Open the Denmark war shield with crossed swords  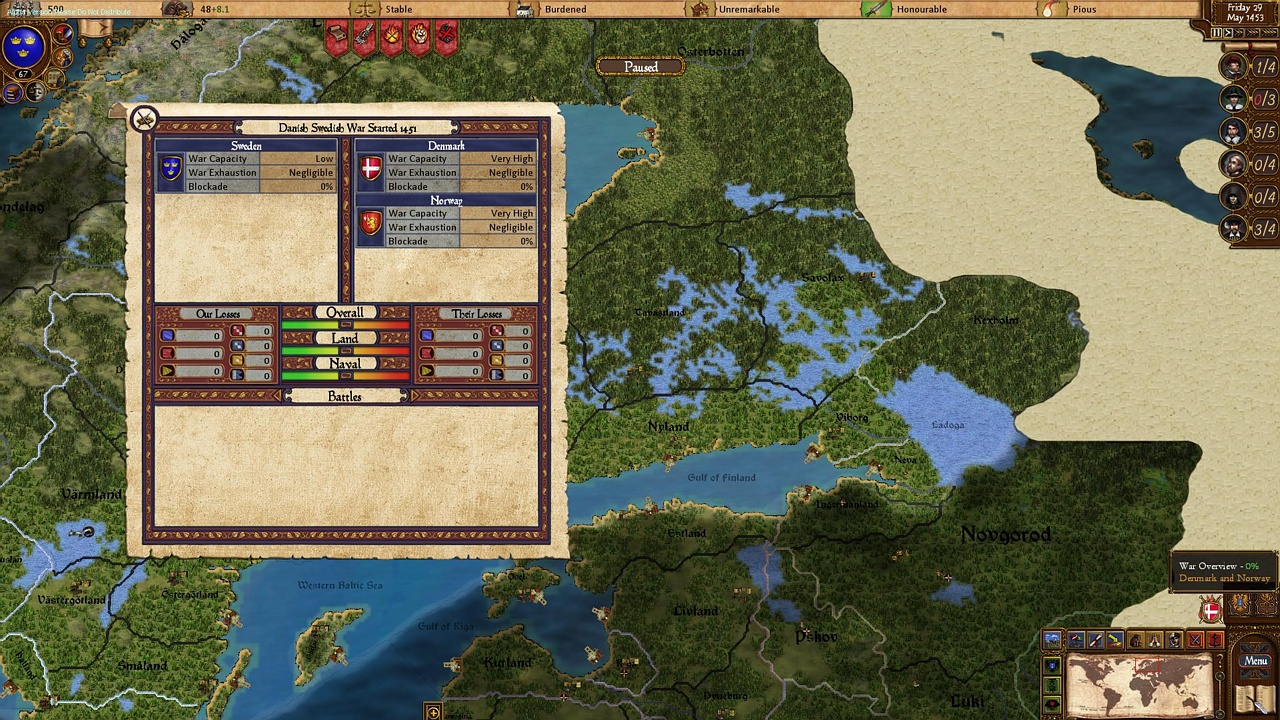pos(1211,610)
